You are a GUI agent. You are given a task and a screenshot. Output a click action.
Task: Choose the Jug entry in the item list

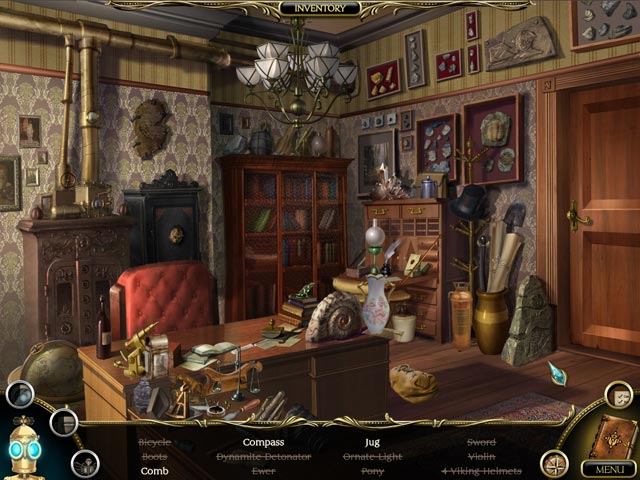coord(373,442)
